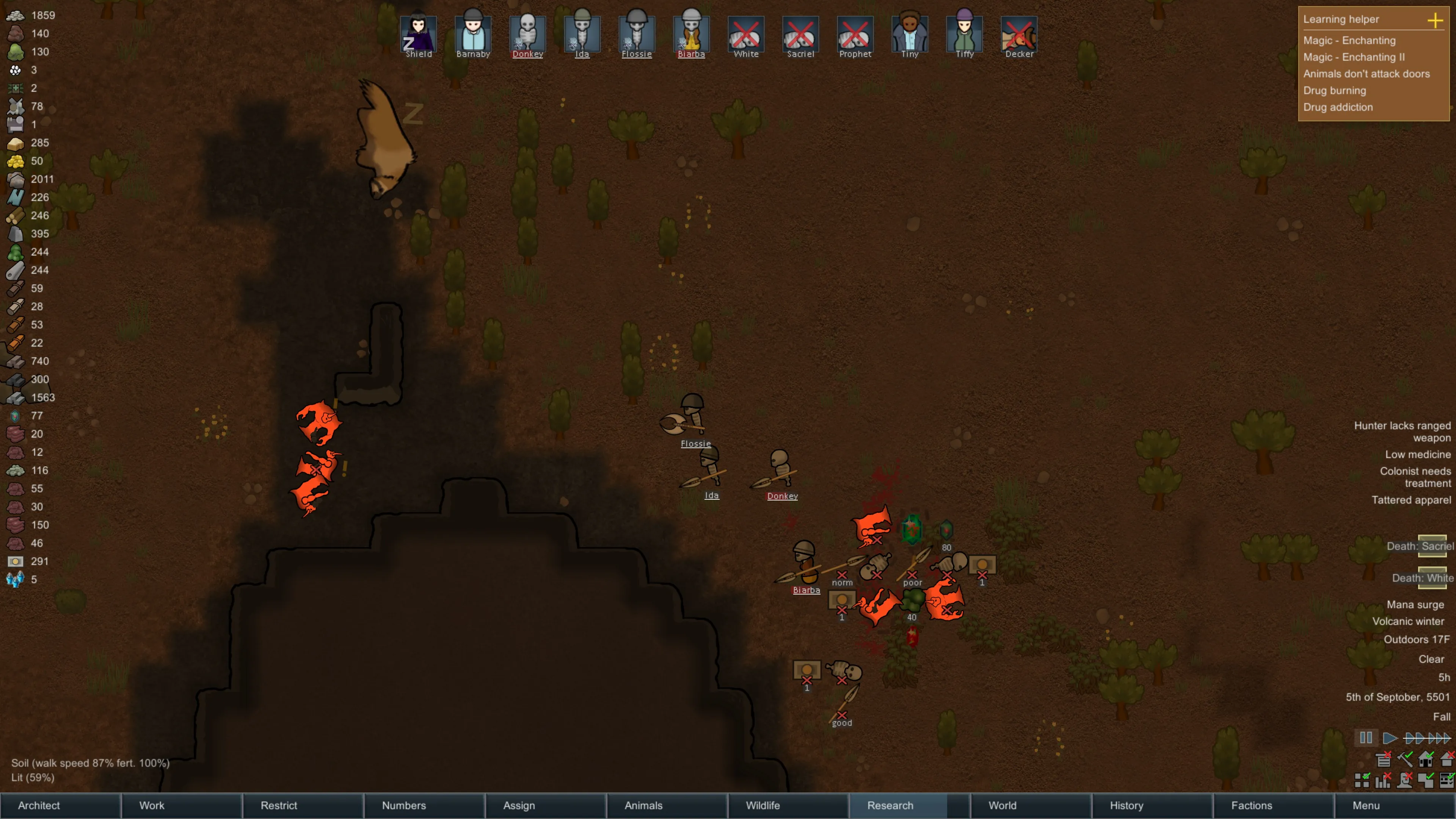The width and height of the screenshot is (1456, 819).
Task: Open the Magic - Enchanting lesson
Action: point(1349,41)
